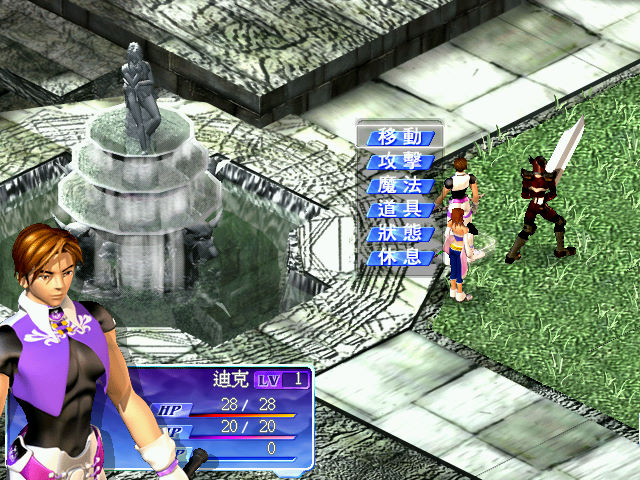
Task: Open the 道具 (Item) menu
Action: pos(400,210)
